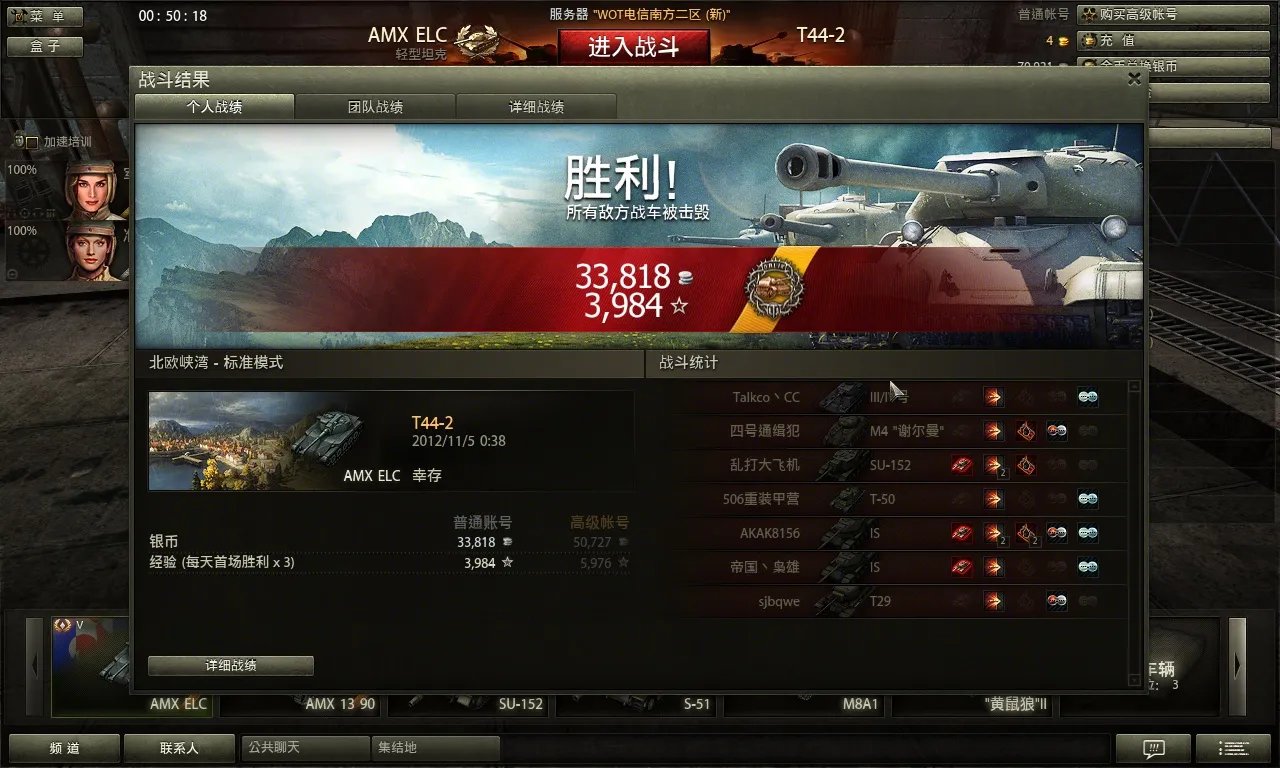The image size is (1280, 768).
Task: Click the 详细战绩 button at dialog bottom
Action: (x=230, y=665)
